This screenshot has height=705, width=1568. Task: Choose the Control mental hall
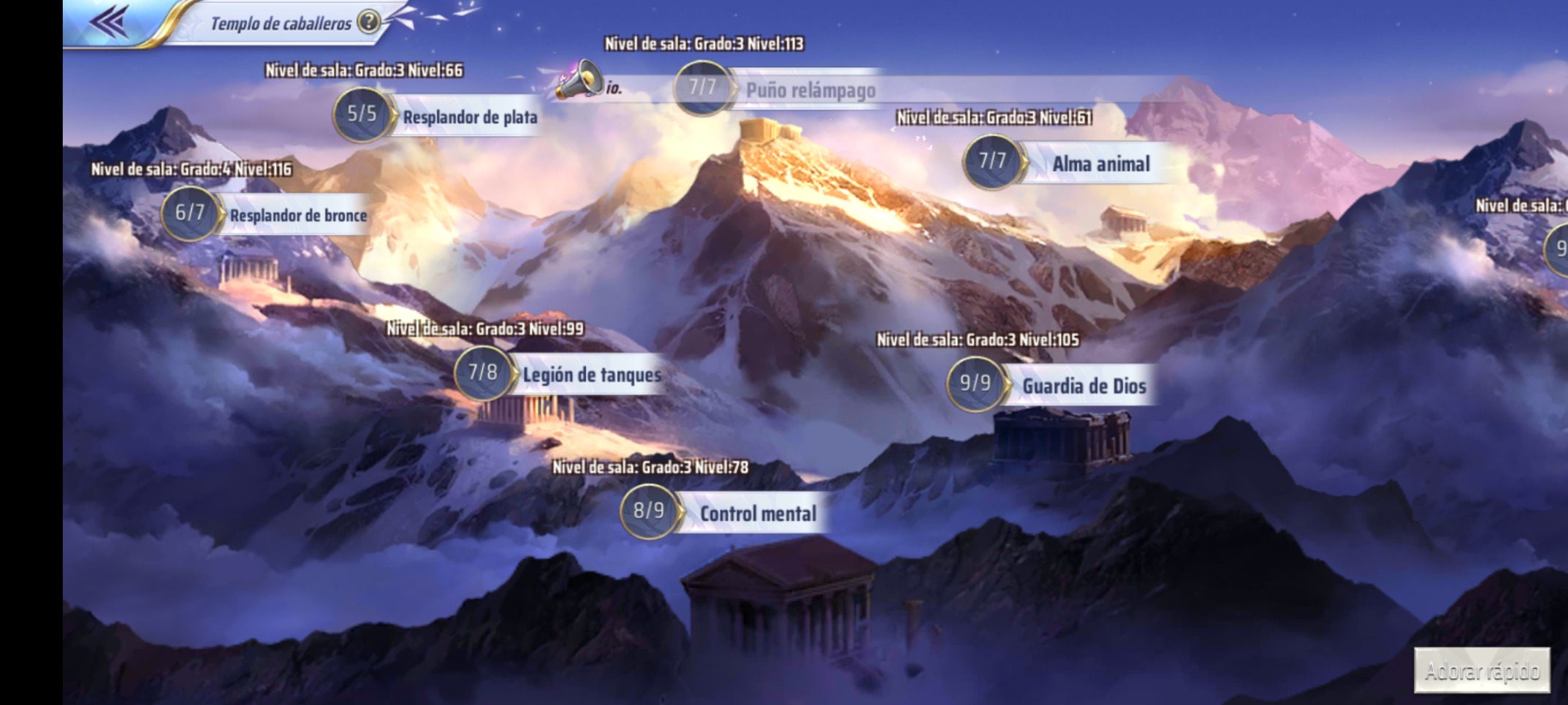tap(757, 514)
